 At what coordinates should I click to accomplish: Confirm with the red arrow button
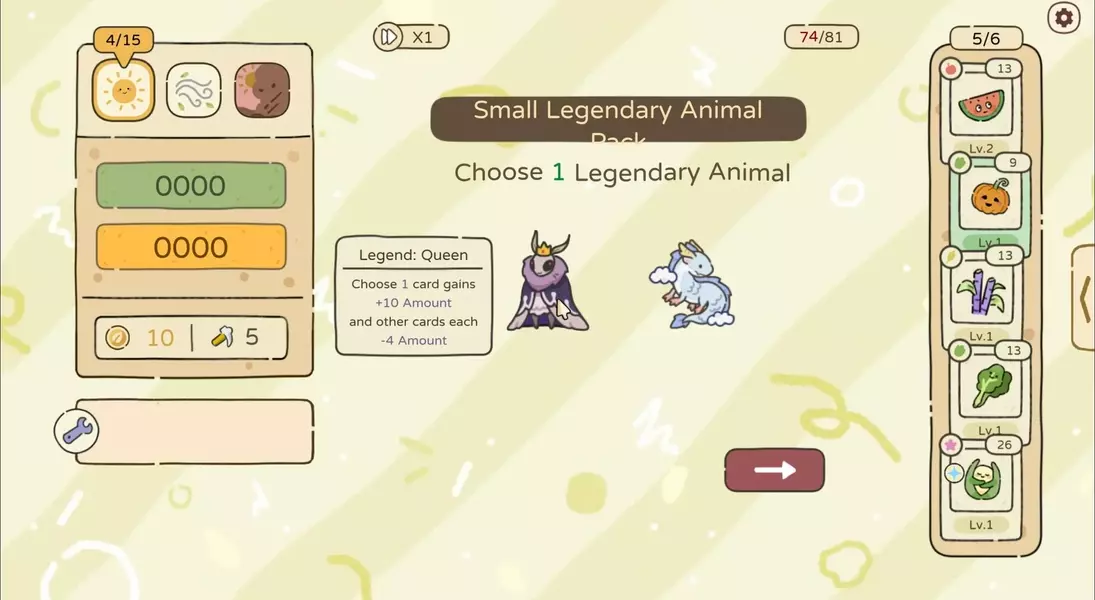coord(774,470)
